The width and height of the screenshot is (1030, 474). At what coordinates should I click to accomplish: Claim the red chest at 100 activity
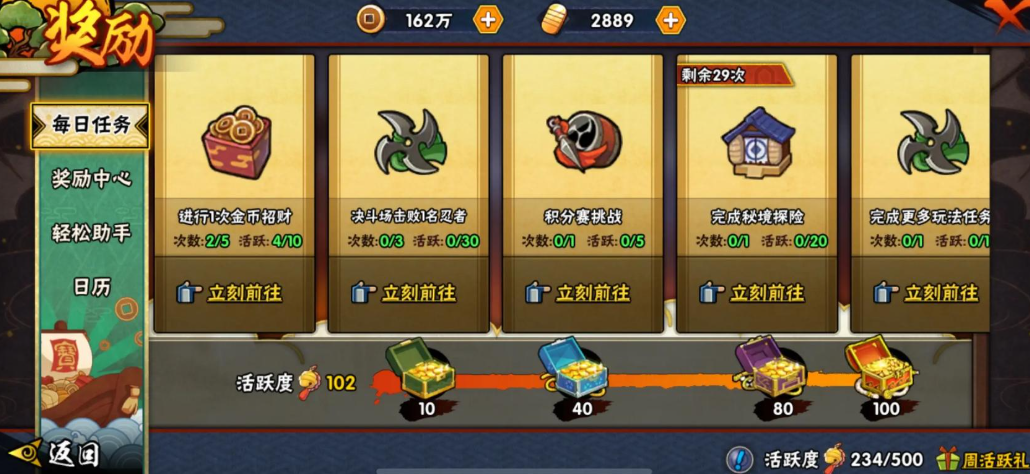(878, 370)
